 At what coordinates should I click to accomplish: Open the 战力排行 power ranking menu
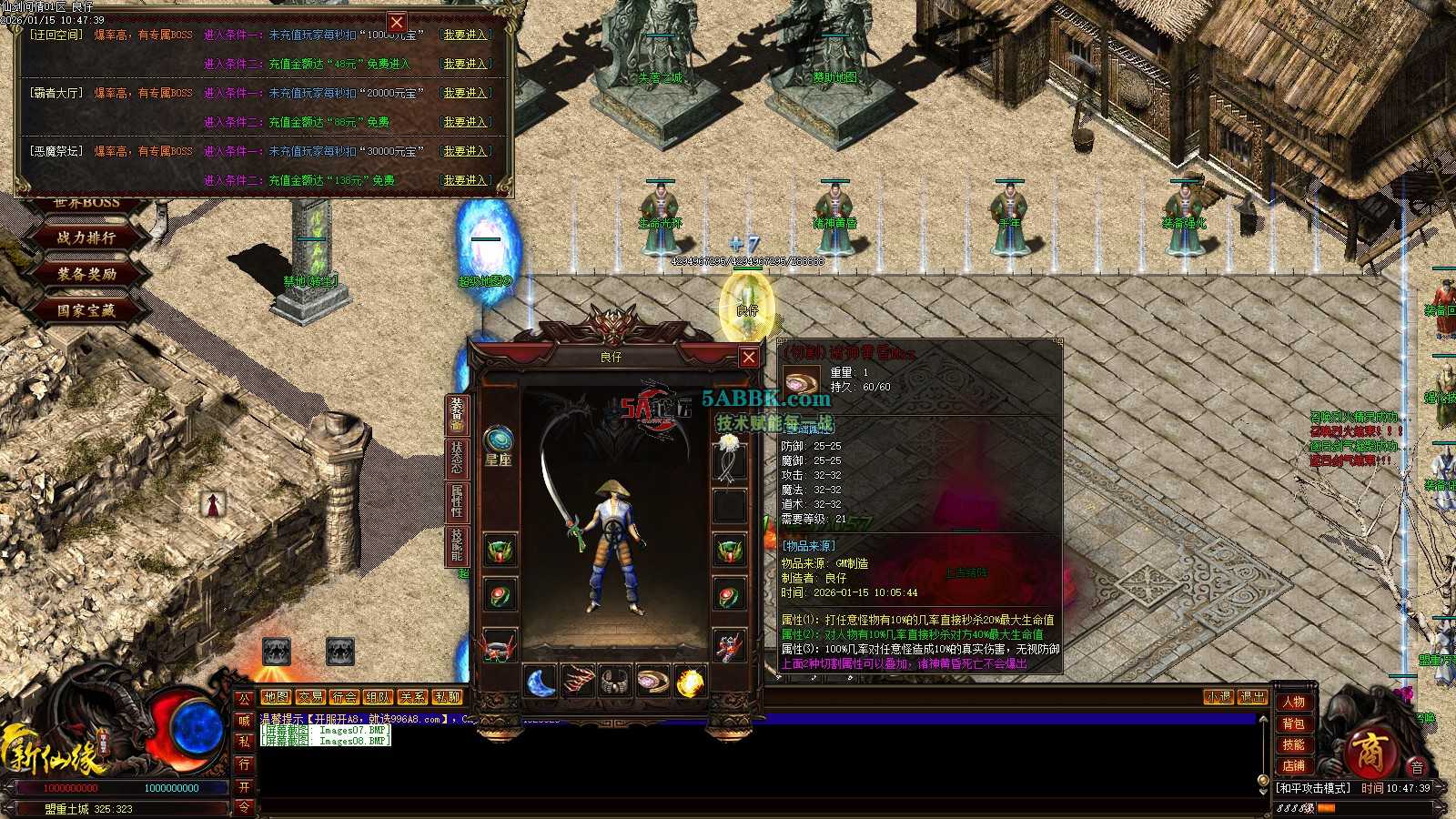click(x=86, y=238)
